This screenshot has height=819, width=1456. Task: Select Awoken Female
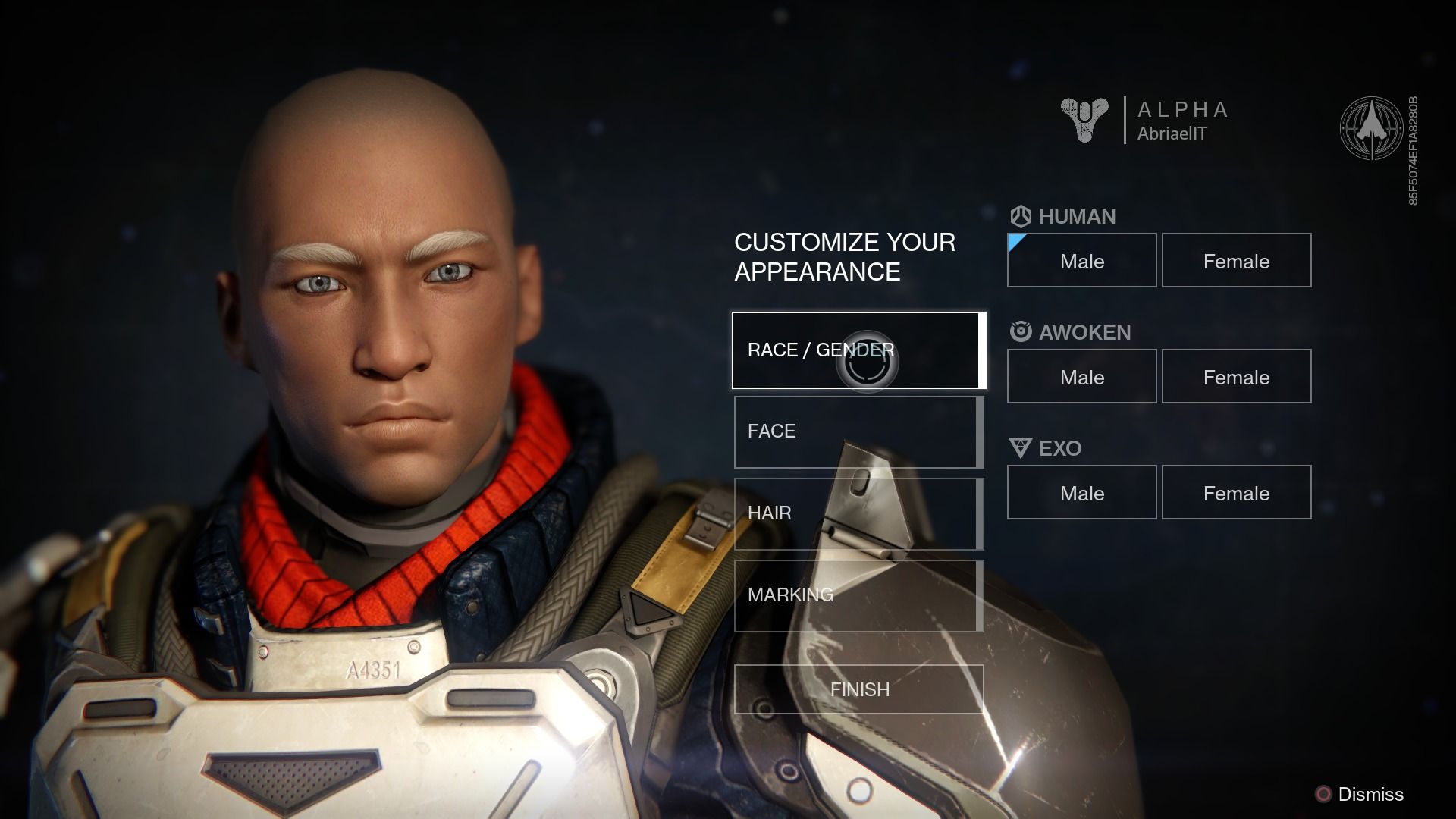click(x=1236, y=376)
